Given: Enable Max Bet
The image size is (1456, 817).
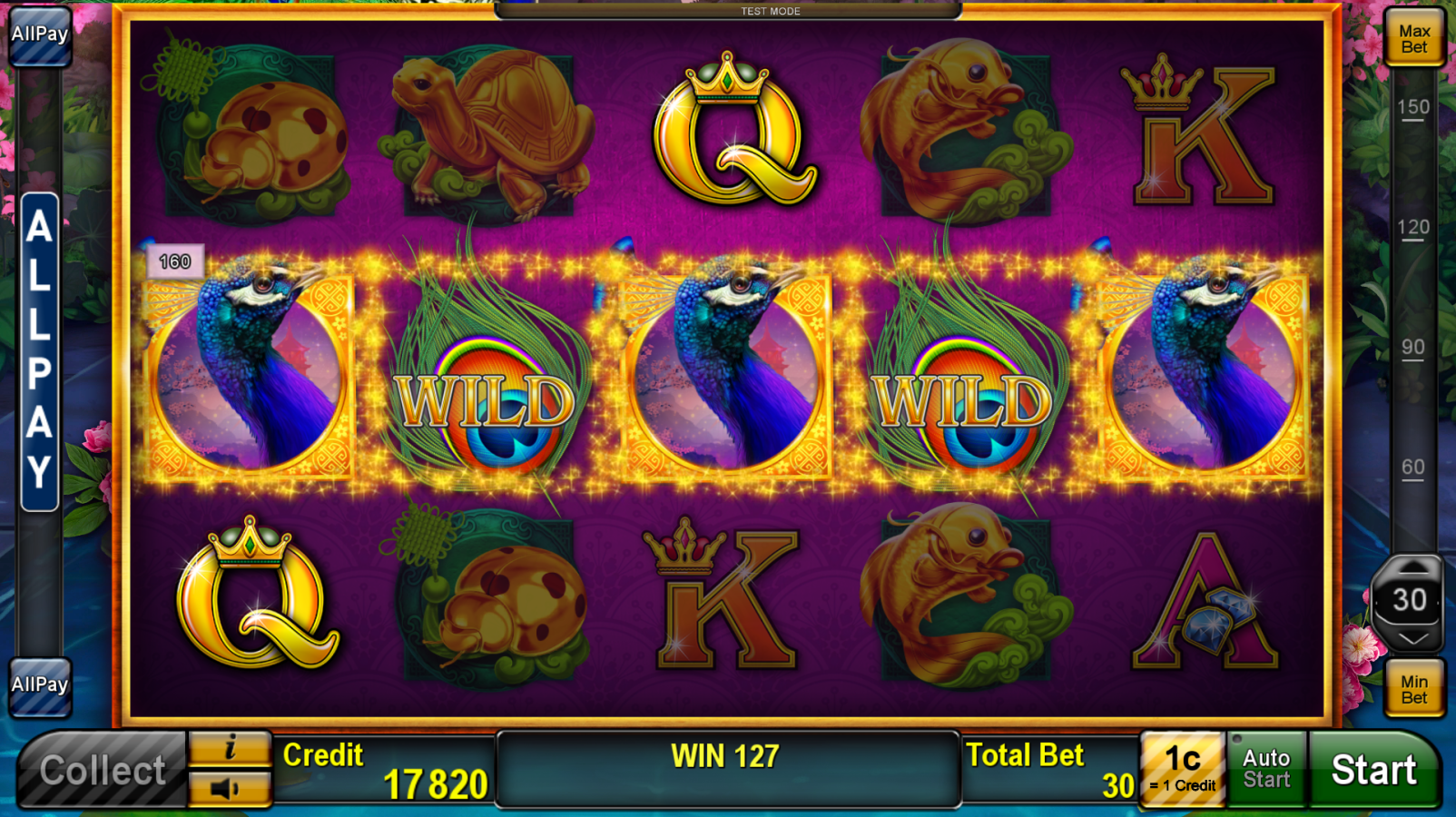Looking at the screenshot, I should [x=1413, y=38].
